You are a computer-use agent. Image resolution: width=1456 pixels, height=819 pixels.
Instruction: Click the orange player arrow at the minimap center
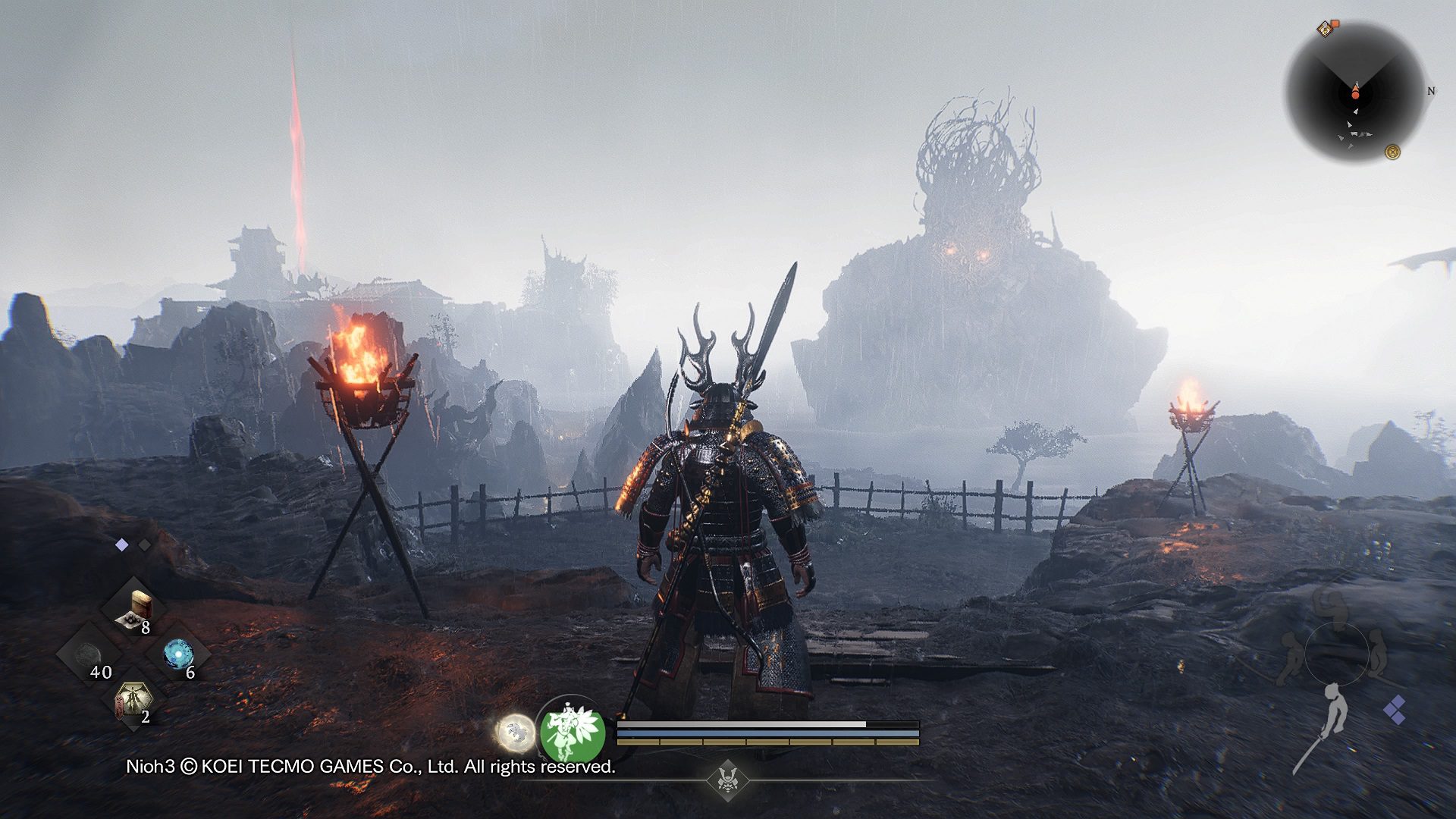coord(1356,93)
